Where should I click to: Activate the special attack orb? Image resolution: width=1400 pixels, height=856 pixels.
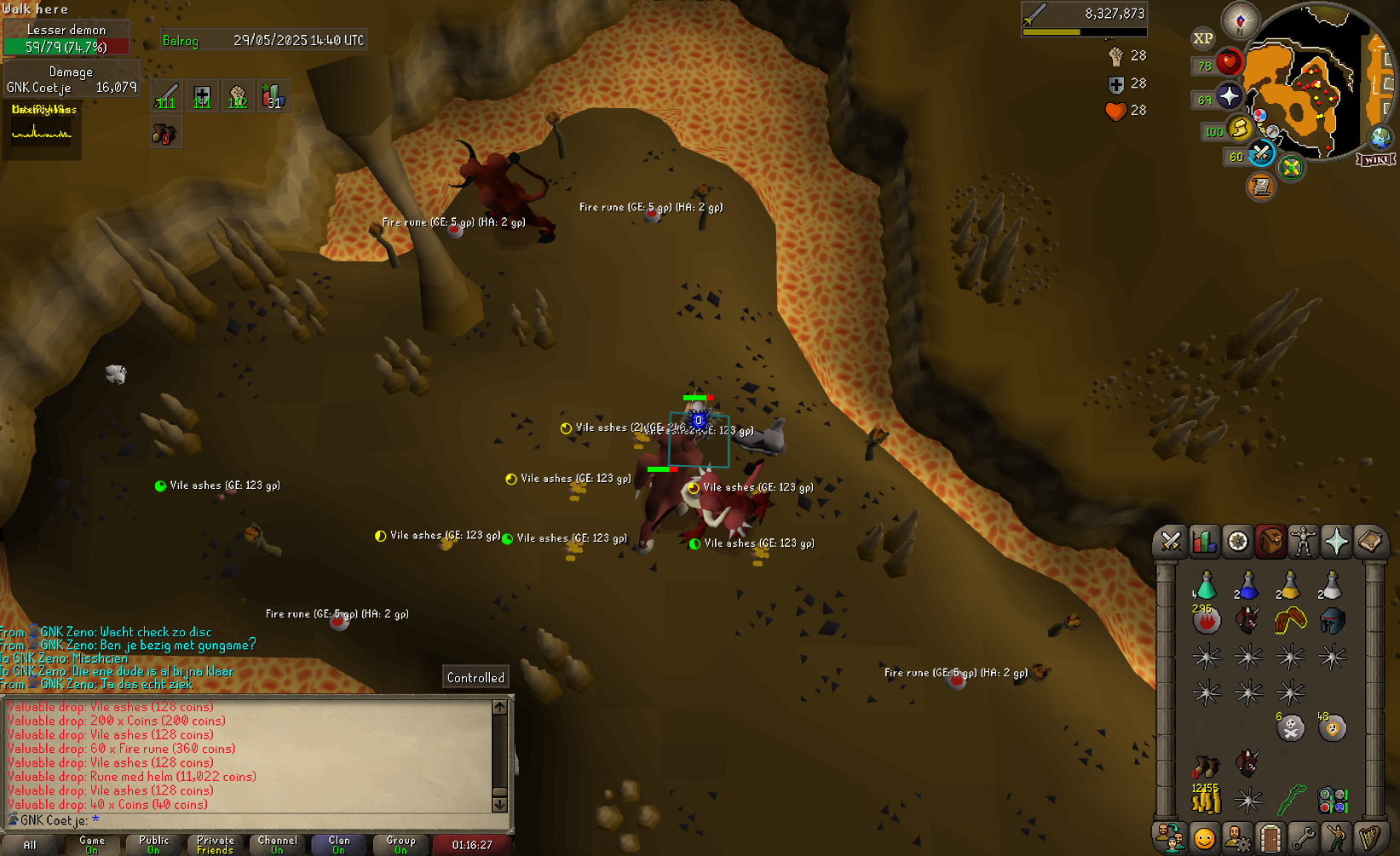coord(1262,153)
